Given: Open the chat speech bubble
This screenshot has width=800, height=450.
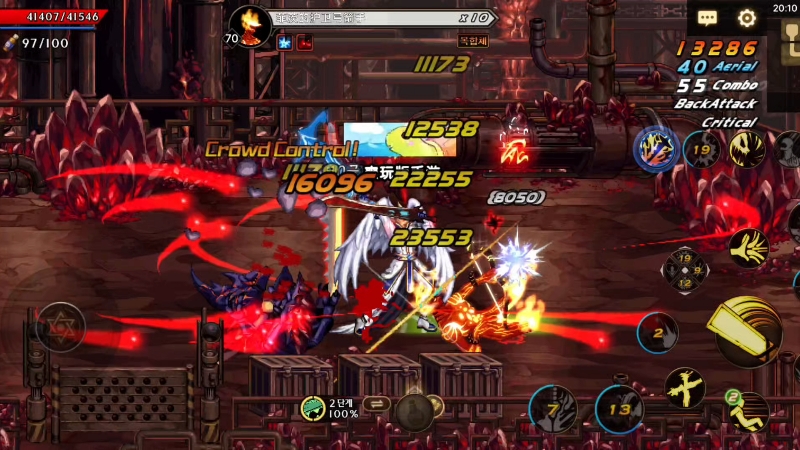Looking at the screenshot, I should coord(708,18).
